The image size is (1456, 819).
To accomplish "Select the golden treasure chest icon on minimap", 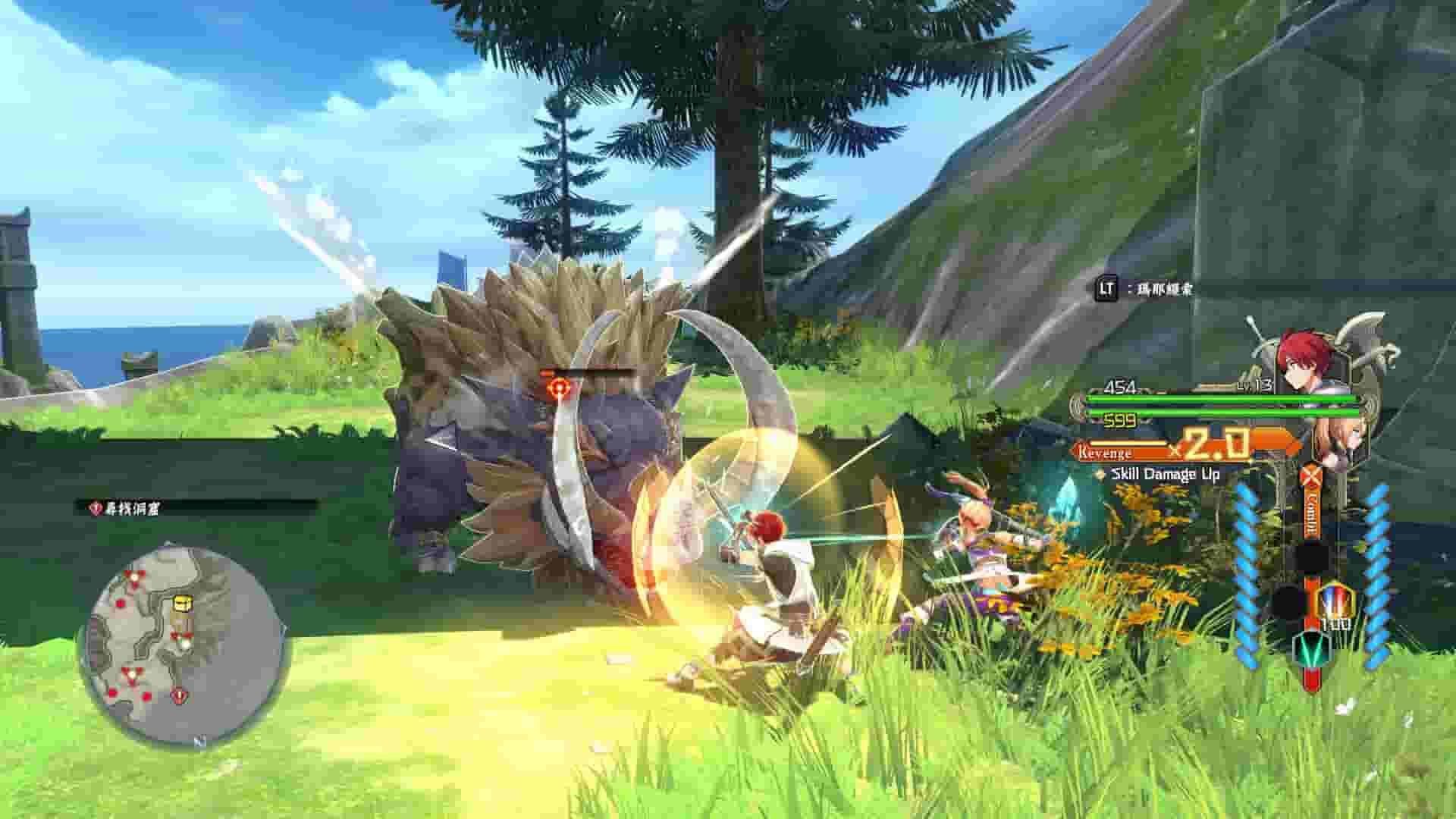I will [181, 603].
